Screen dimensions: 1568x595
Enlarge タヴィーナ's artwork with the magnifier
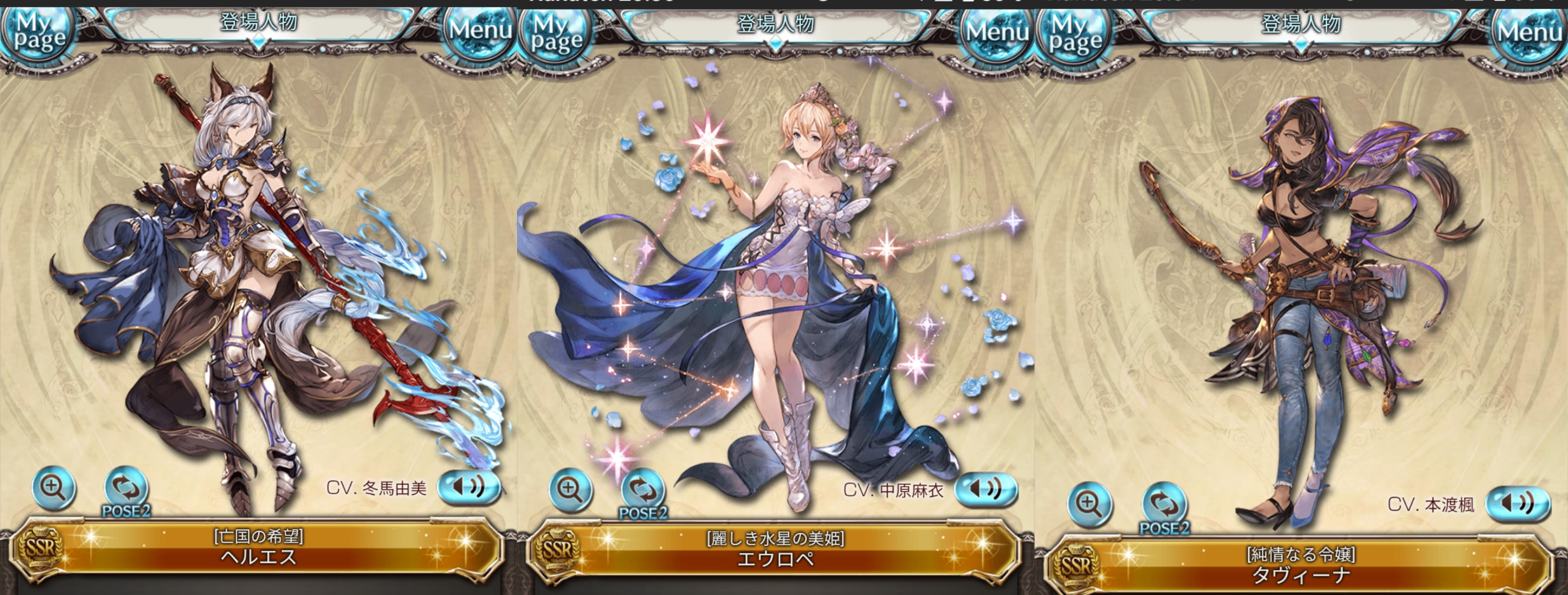(1090, 504)
